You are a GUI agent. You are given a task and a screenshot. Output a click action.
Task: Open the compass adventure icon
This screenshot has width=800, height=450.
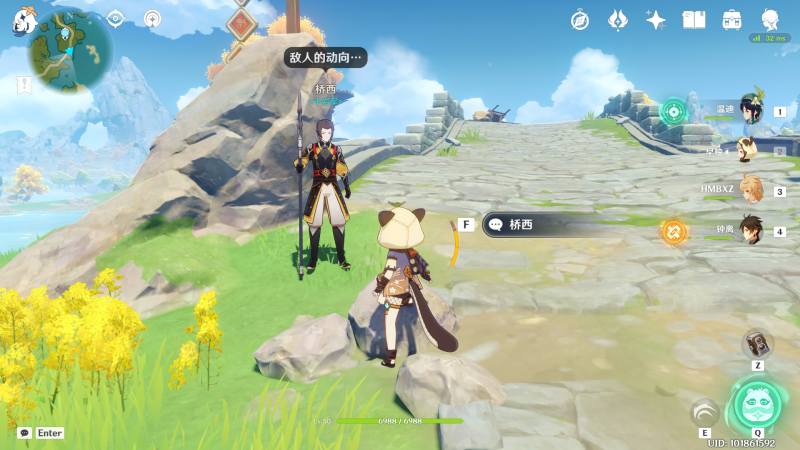point(580,19)
